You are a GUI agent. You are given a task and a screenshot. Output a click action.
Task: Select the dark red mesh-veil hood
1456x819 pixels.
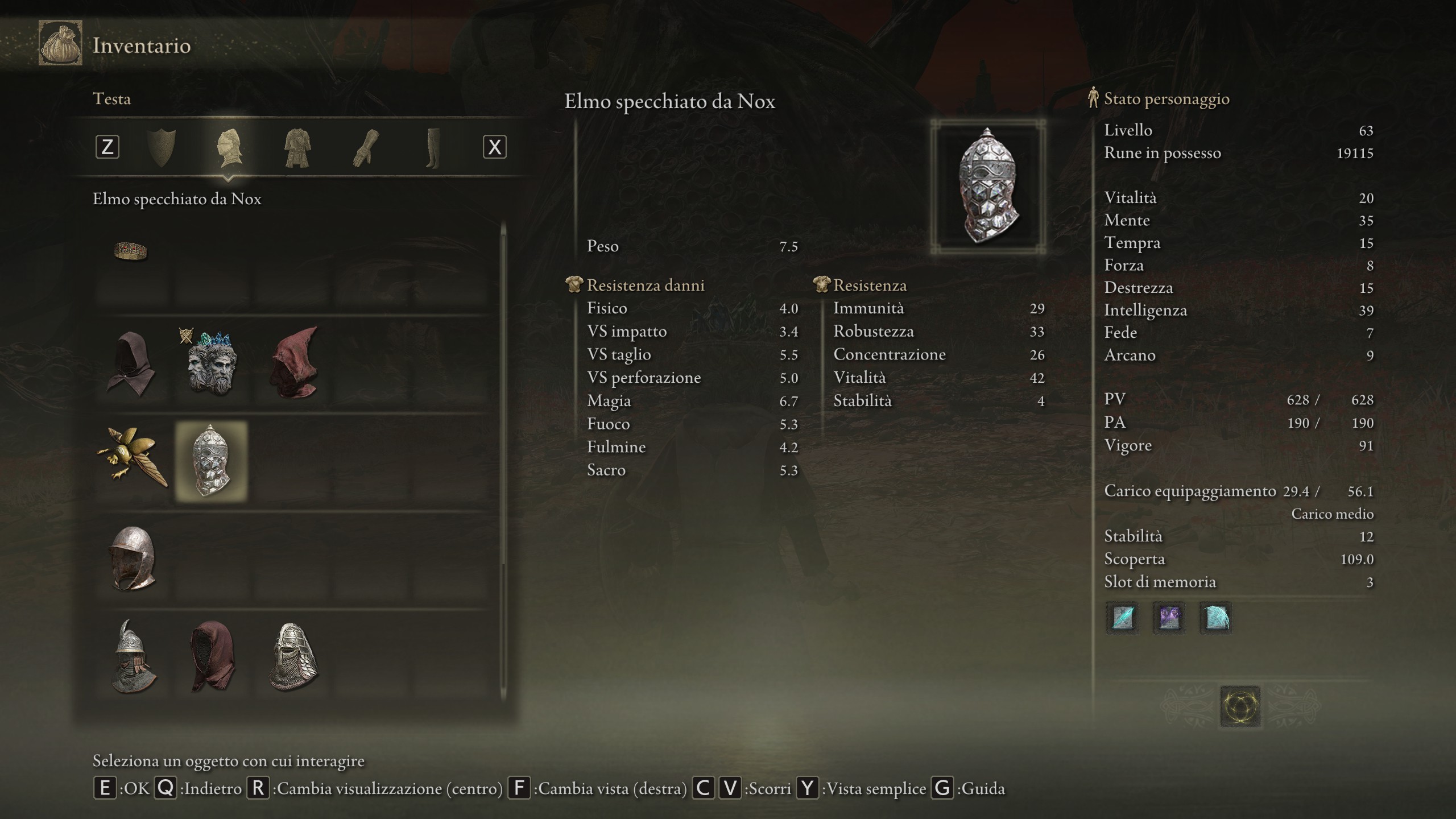(212, 656)
